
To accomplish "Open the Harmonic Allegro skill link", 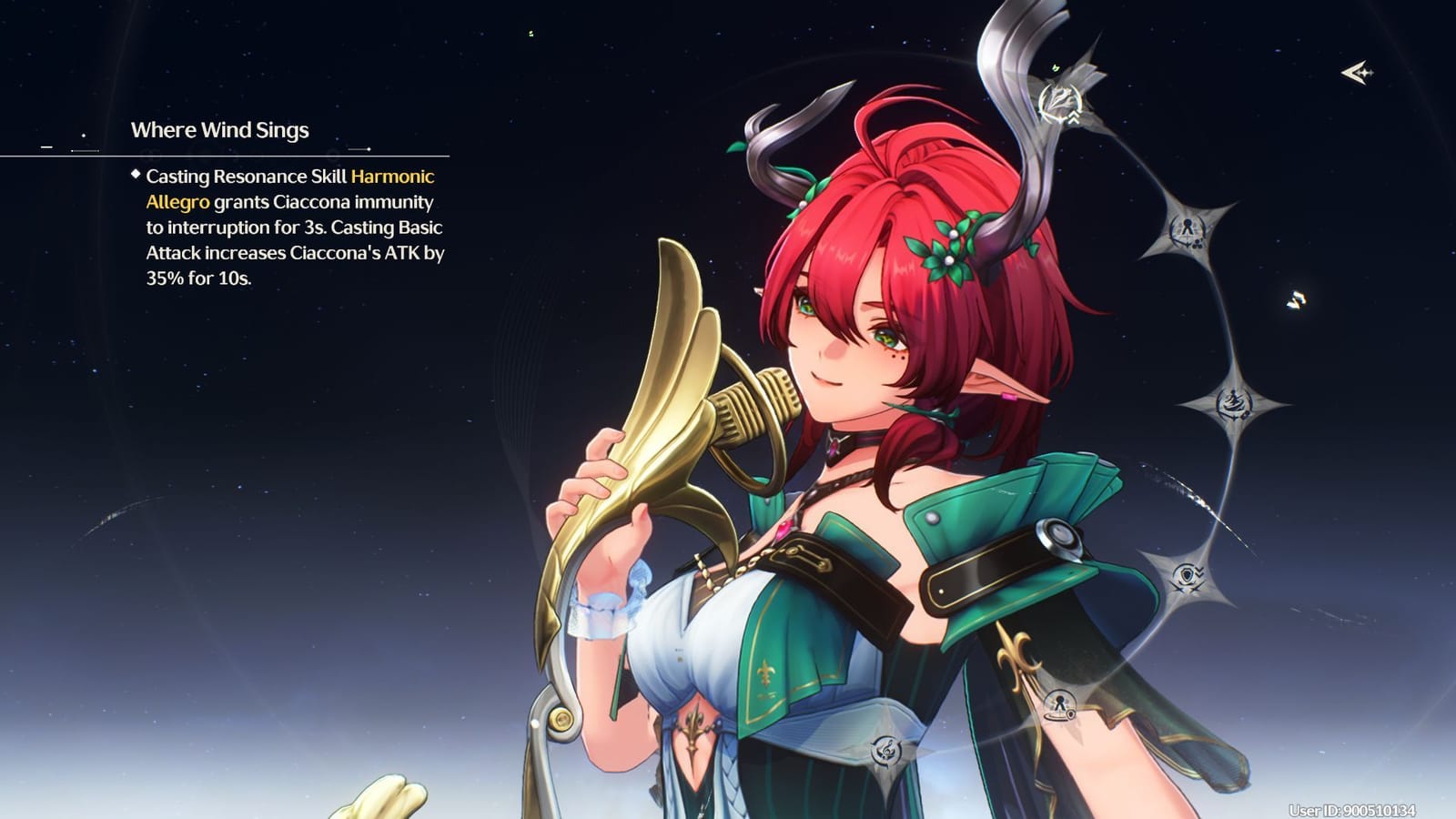I will 393,177.
